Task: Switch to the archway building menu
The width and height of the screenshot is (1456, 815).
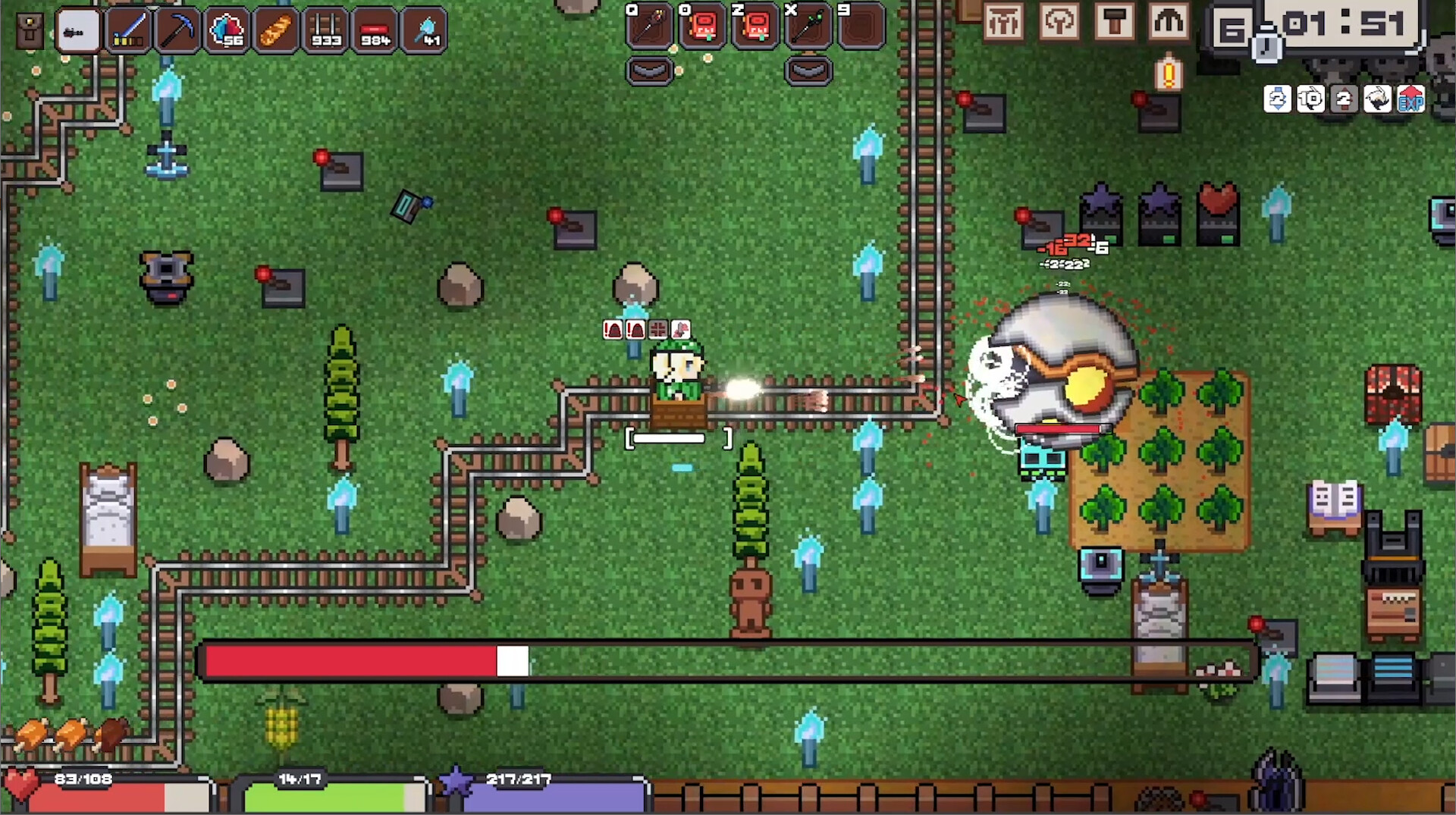Action: (1170, 23)
